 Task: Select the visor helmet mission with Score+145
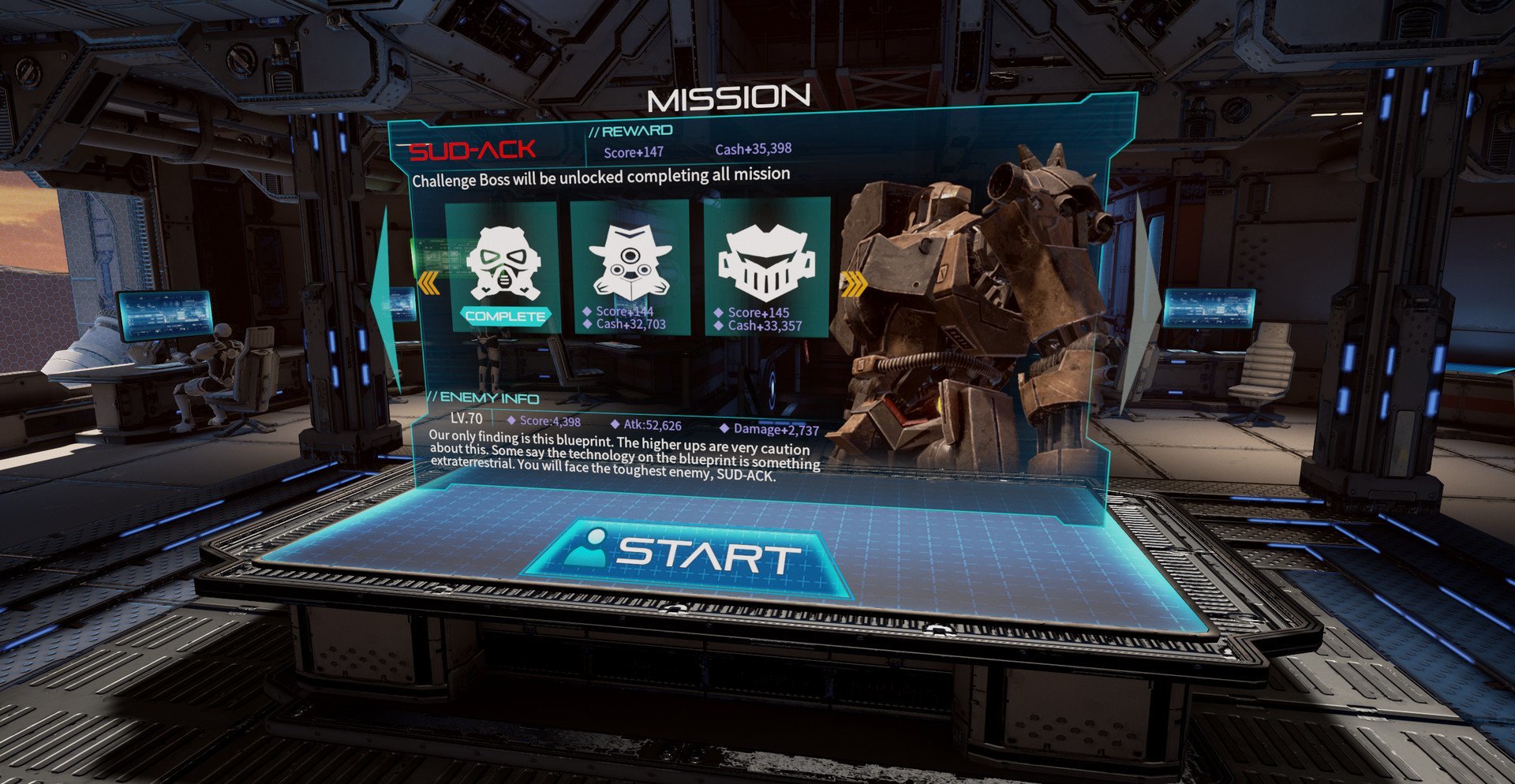(x=765, y=268)
